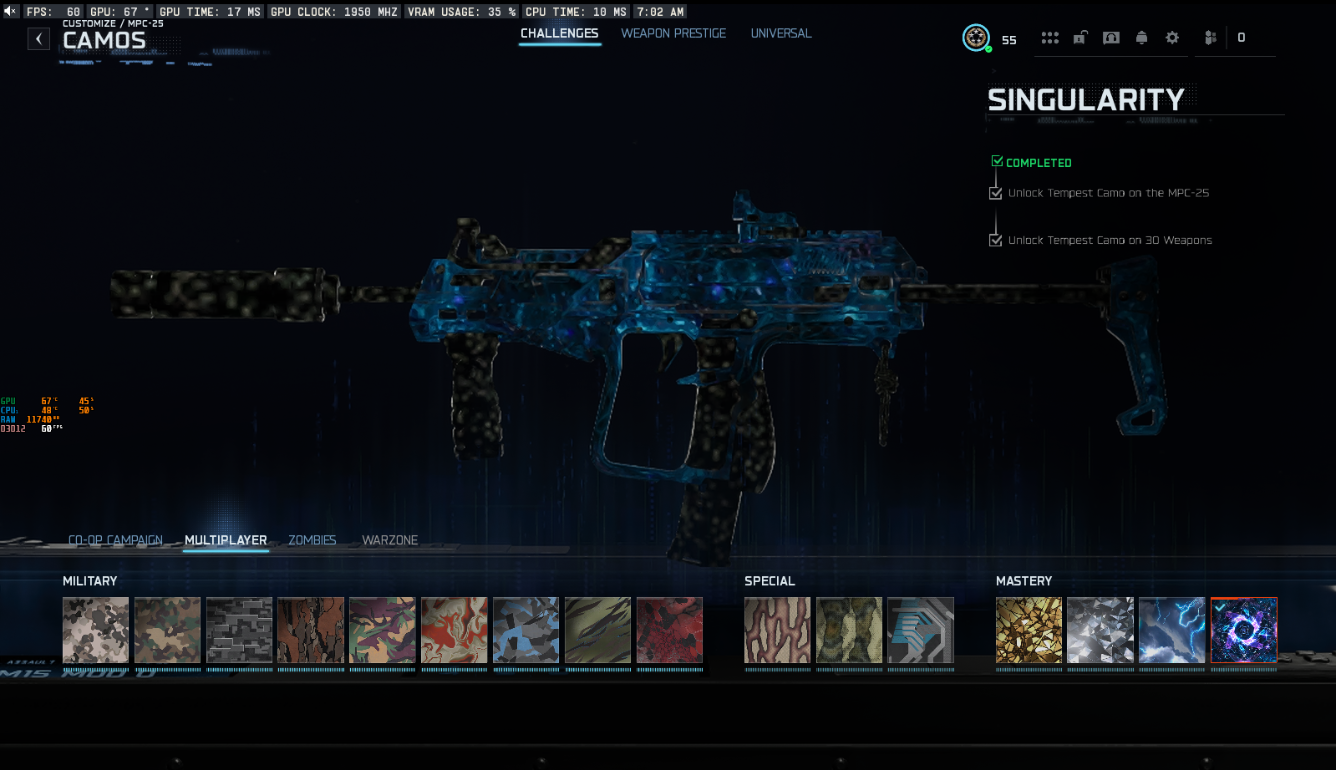Expand the SPECIAL camo category

(769, 581)
